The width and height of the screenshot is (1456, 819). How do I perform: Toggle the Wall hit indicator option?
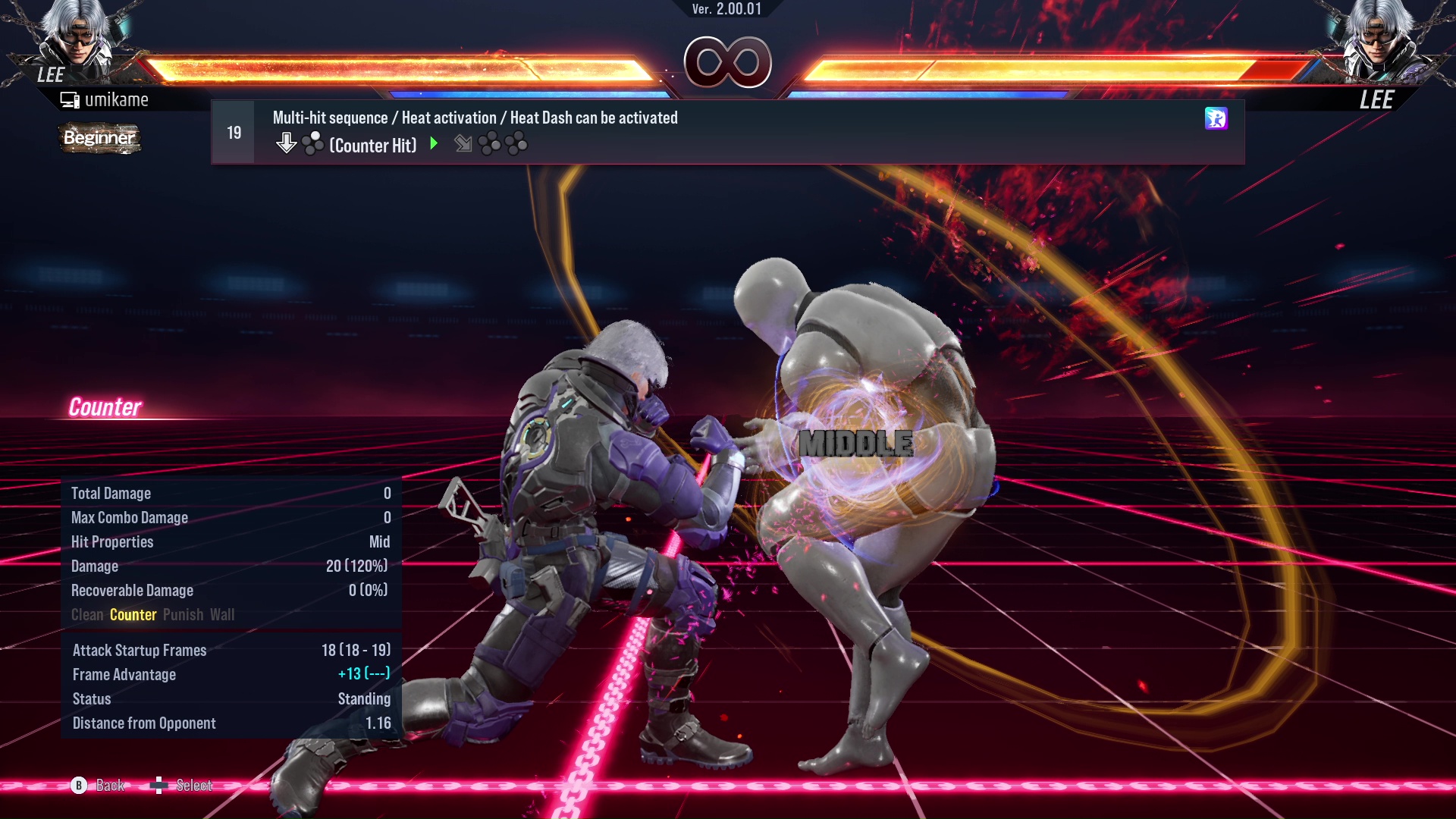pos(224,615)
